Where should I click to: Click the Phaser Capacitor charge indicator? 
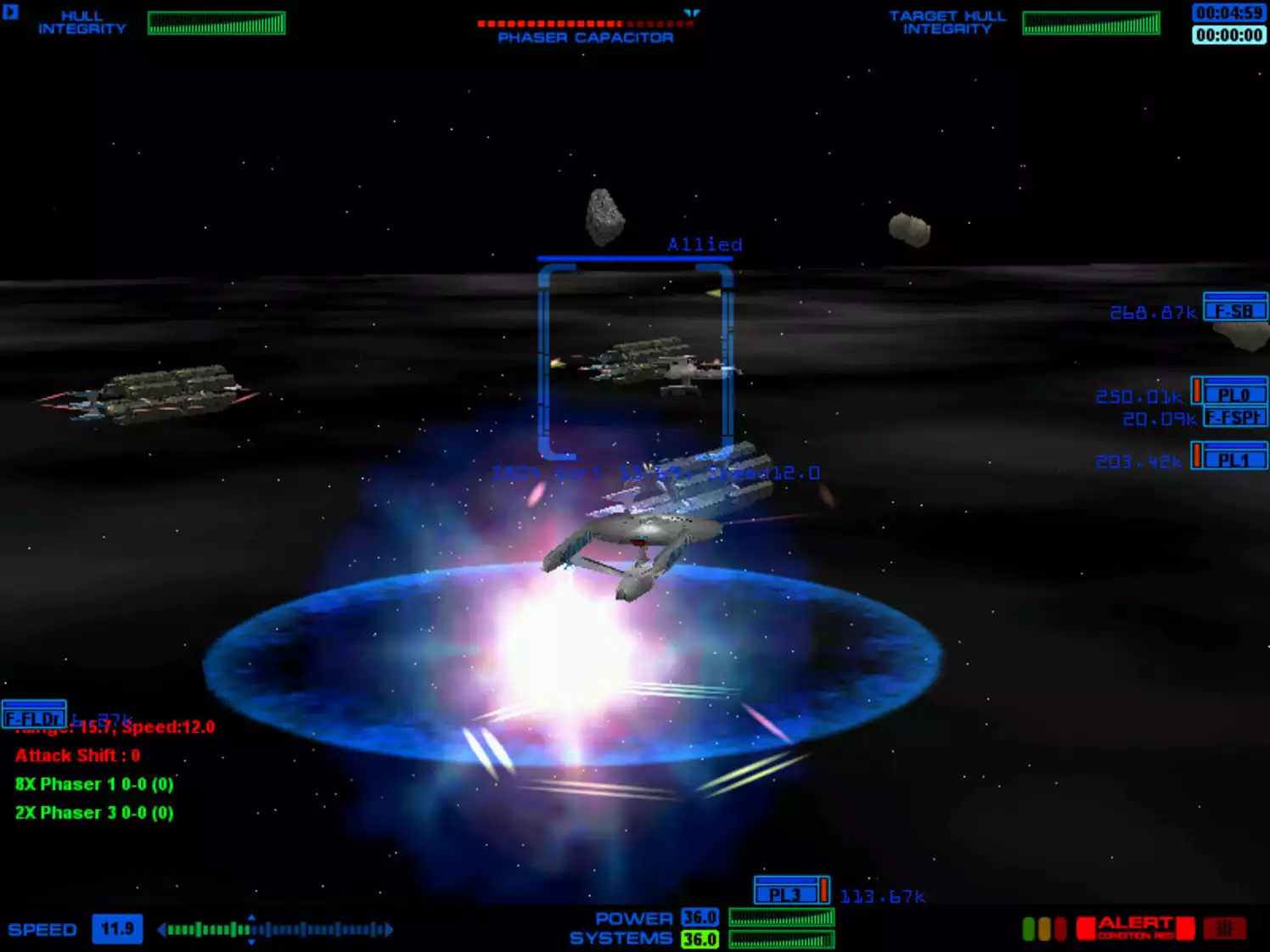584,24
